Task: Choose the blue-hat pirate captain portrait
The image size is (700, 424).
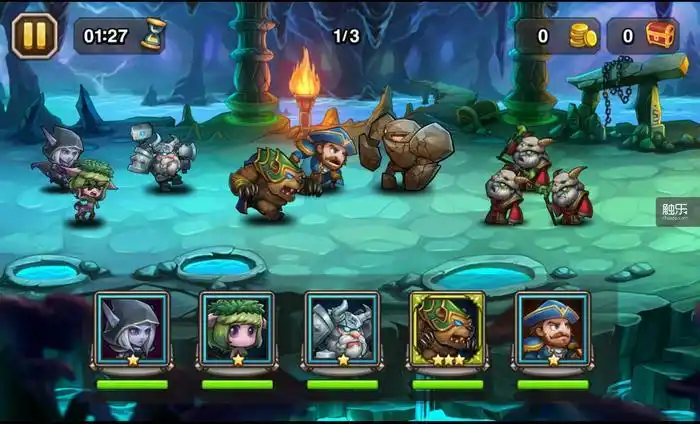Action: click(552, 328)
